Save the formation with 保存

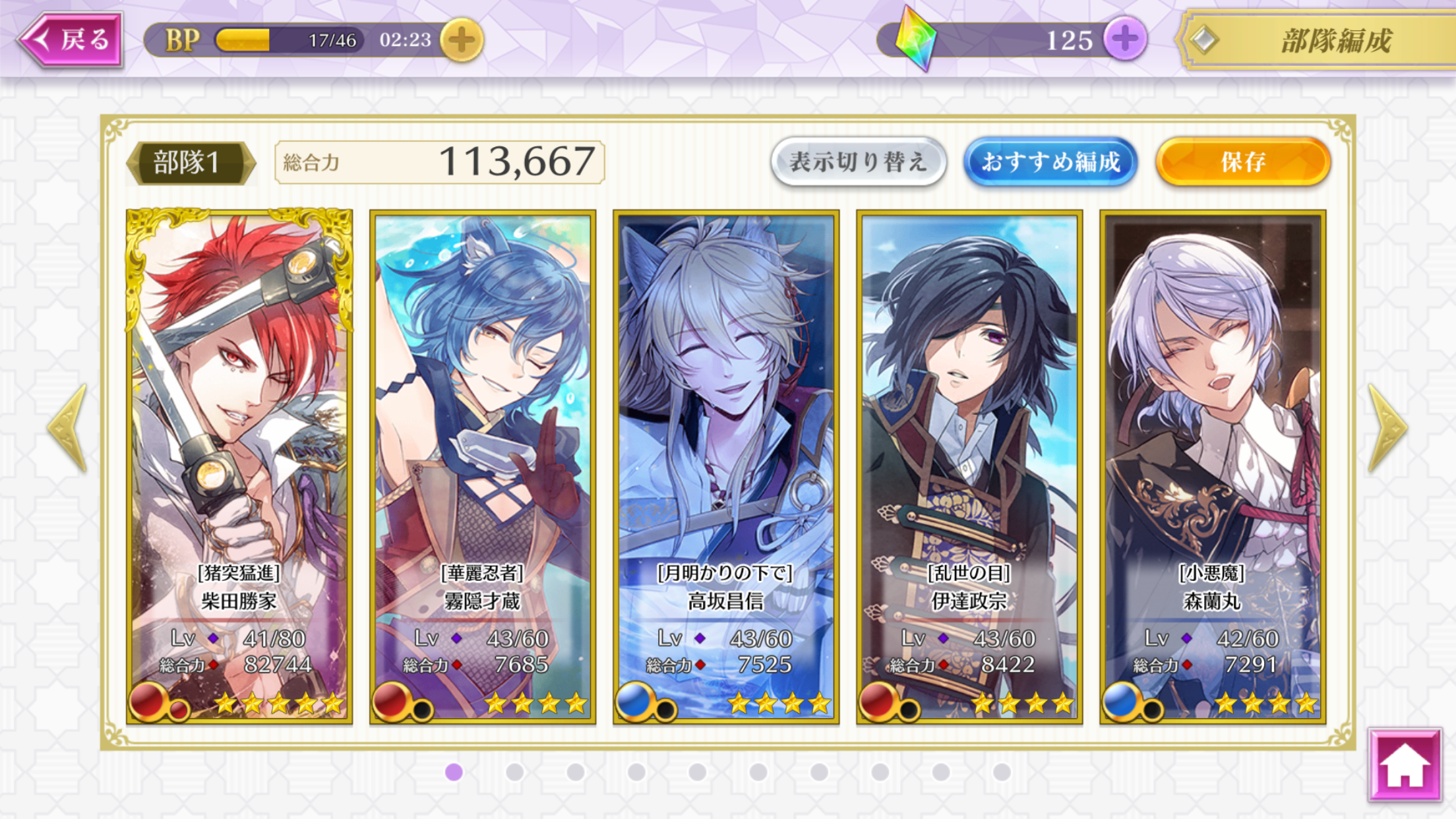click(1243, 162)
